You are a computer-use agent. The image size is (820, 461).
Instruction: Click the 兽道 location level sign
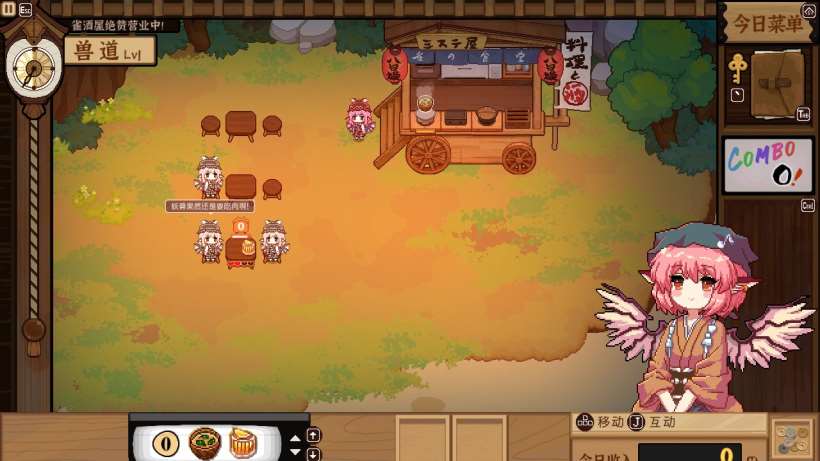tap(110, 51)
